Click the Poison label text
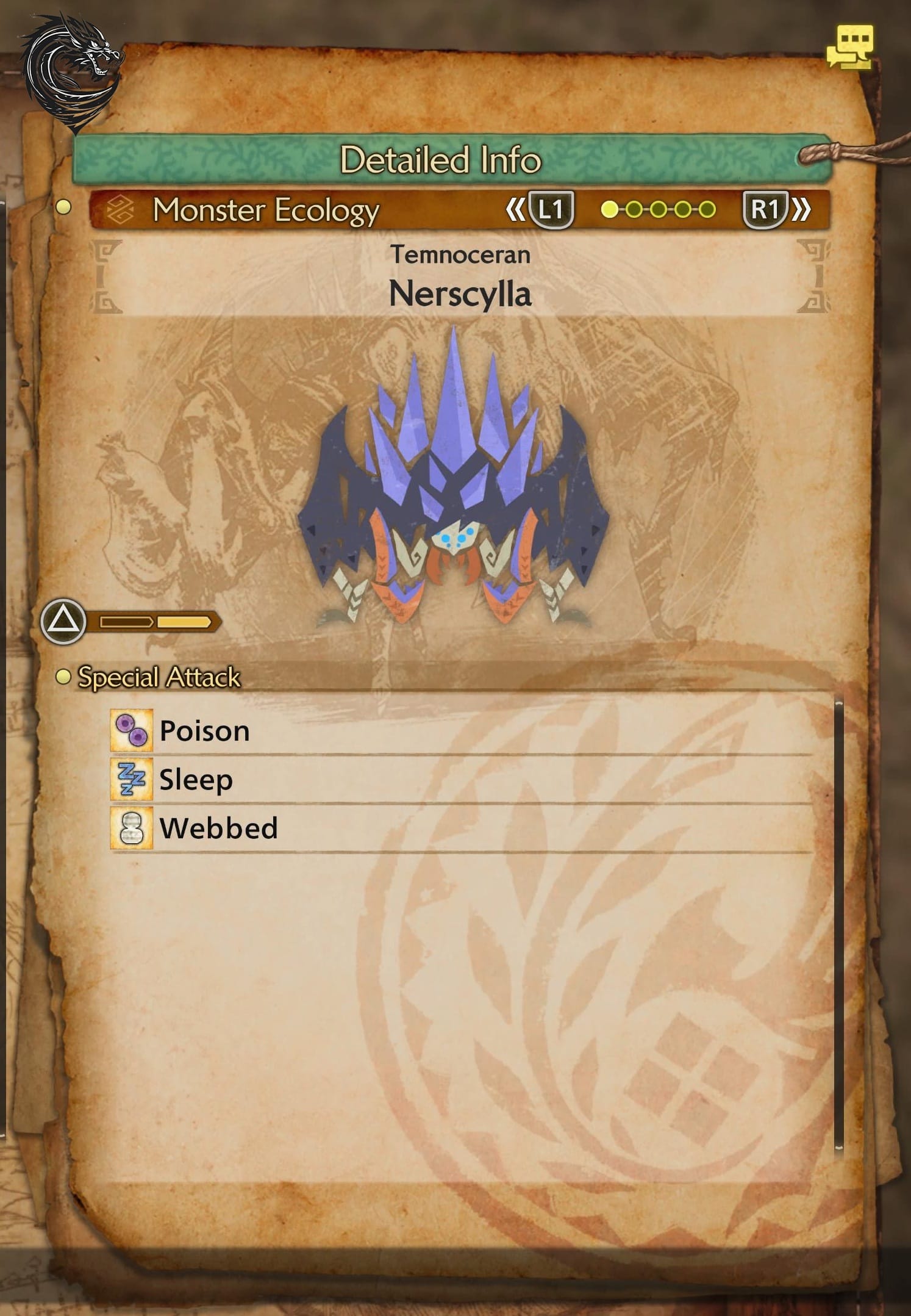911x1316 pixels. pyautogui.click(x=202, y=730)
